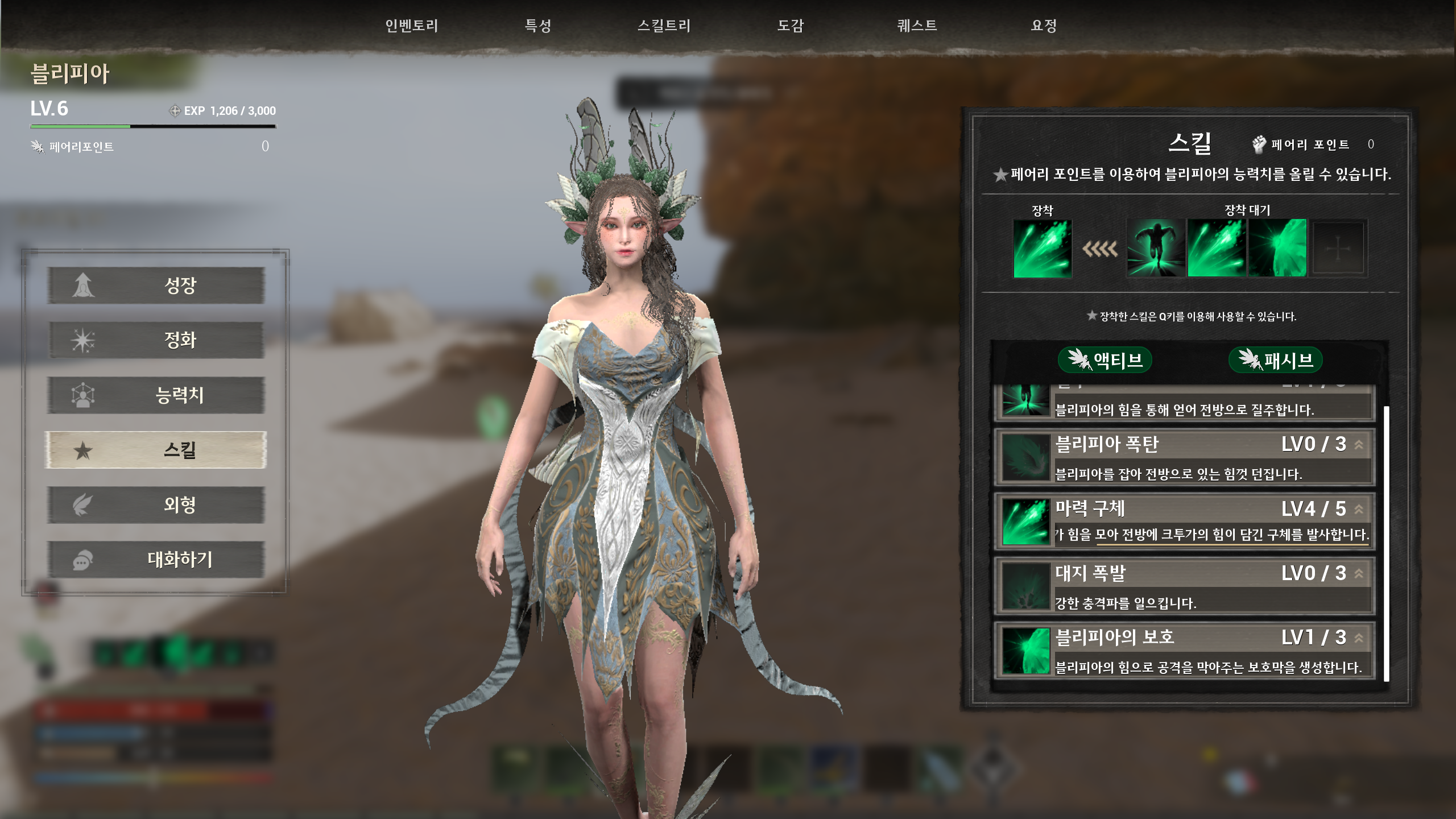Pick the running figure skill in 장착 대기
This screenshot has width=1456, height=819.
tap(1156, 249)
